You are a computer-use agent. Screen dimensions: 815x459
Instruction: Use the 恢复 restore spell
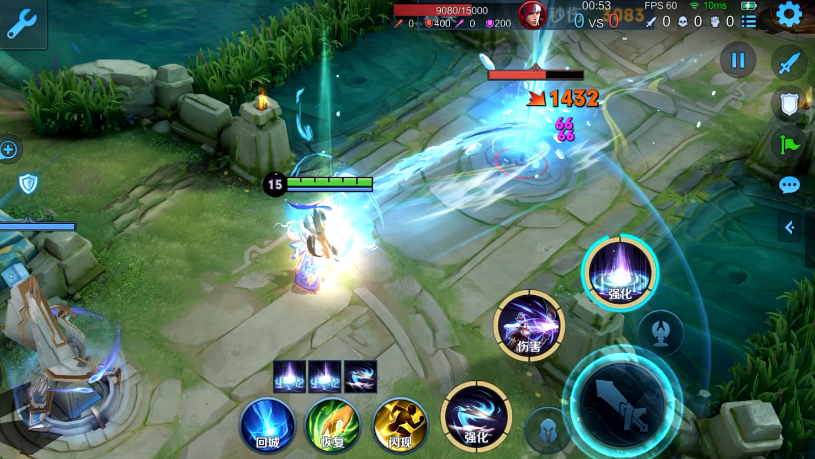(332, 424)
